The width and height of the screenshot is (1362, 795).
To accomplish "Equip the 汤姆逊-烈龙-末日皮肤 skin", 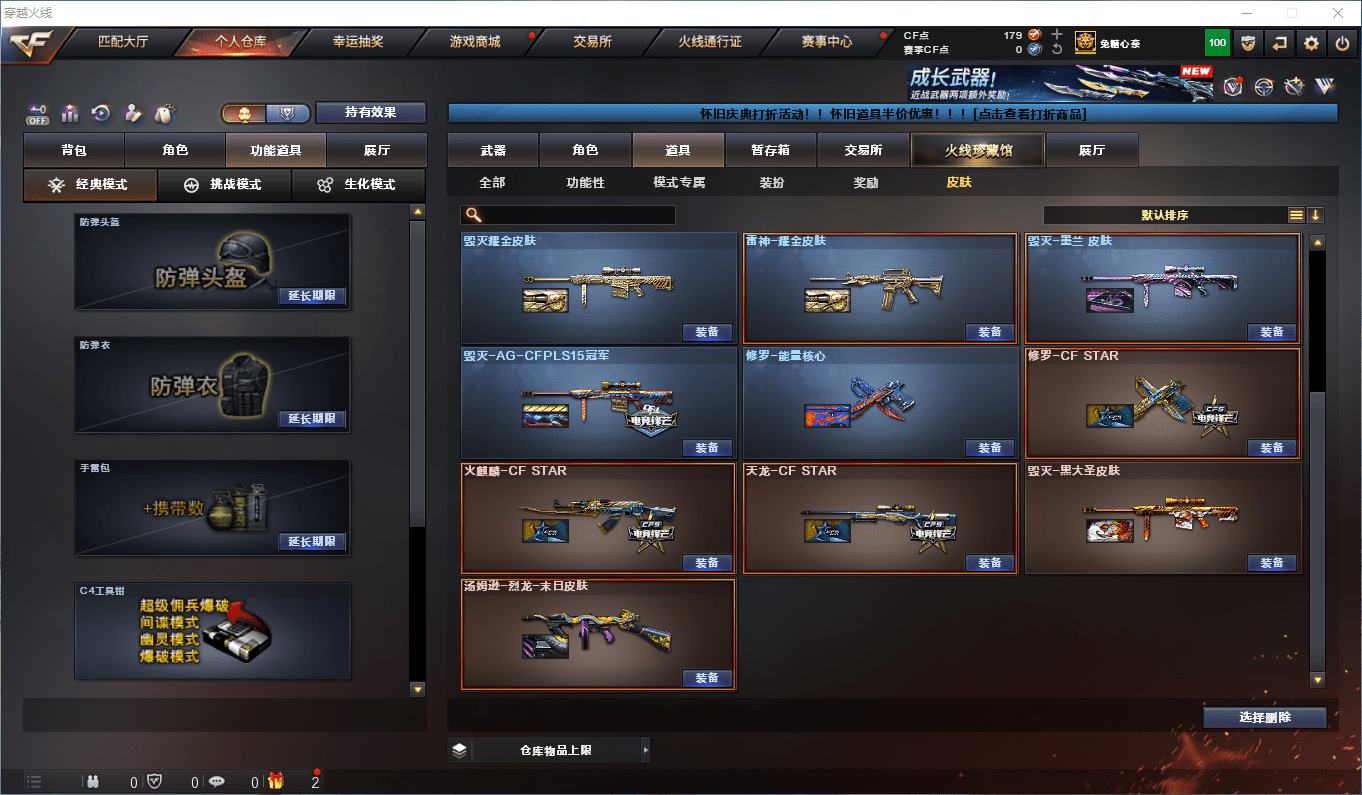I will [707, 678].
